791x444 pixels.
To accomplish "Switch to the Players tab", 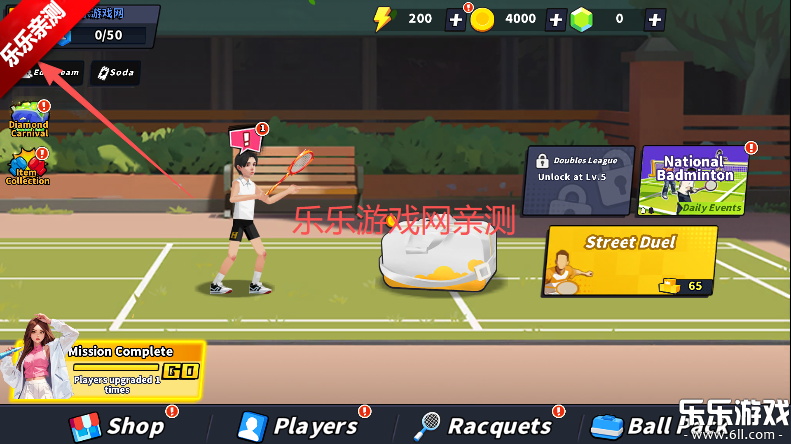I will (x=297, y=426).
